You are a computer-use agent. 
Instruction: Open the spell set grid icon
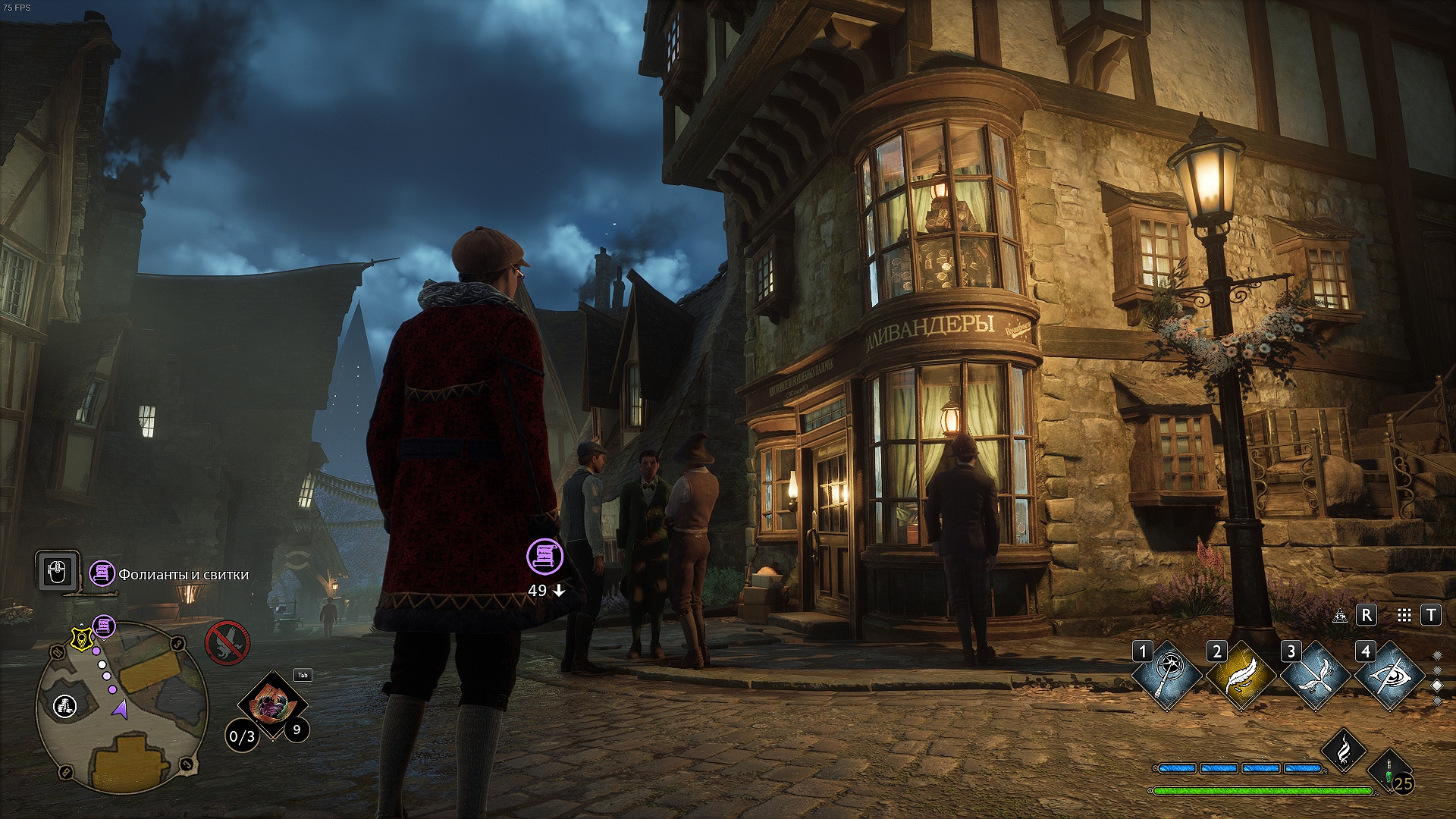click(1404, 615)
